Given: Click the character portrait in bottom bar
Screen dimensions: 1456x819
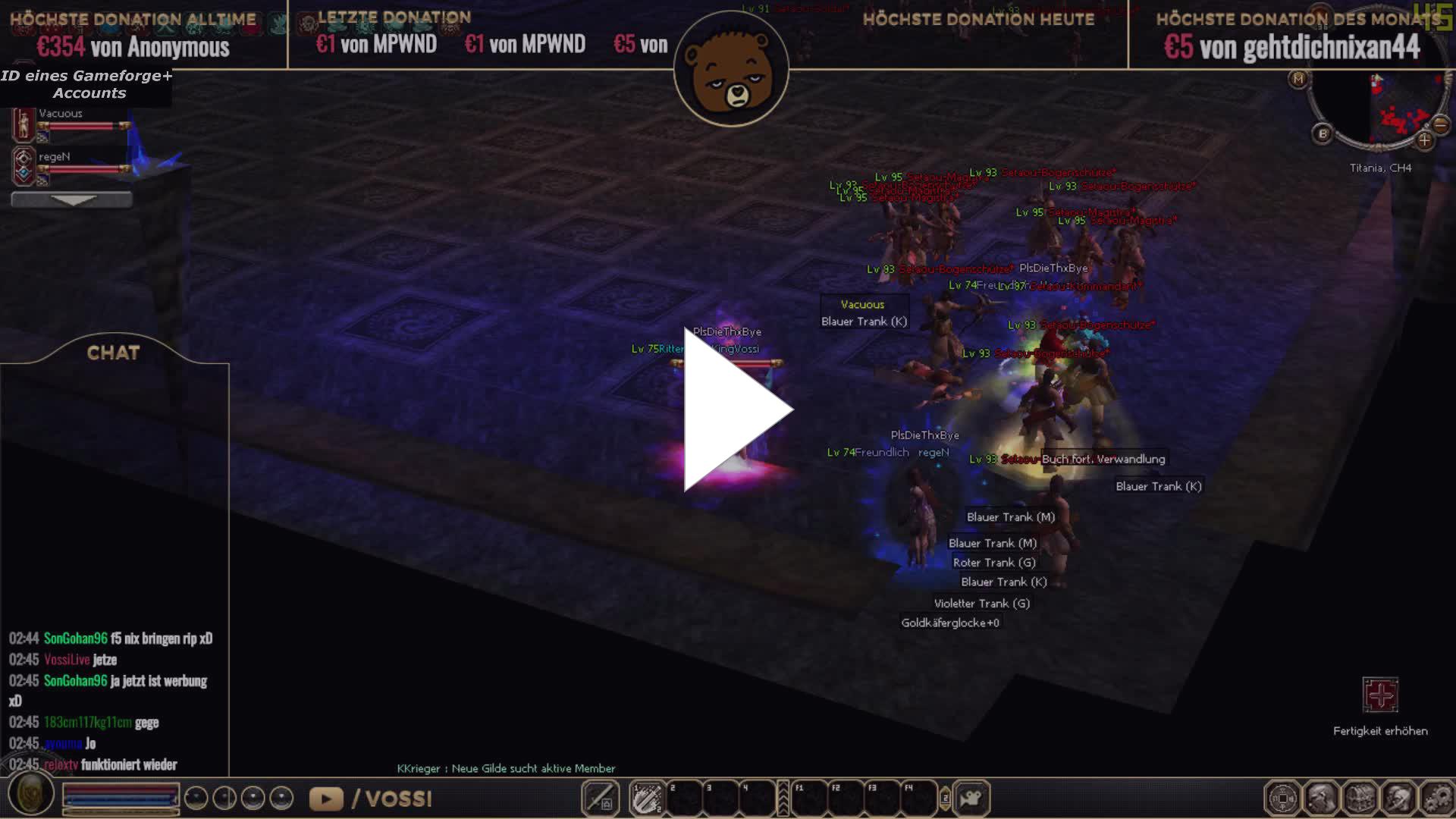Looking at the screenshot, I should [x=31, y=795].
